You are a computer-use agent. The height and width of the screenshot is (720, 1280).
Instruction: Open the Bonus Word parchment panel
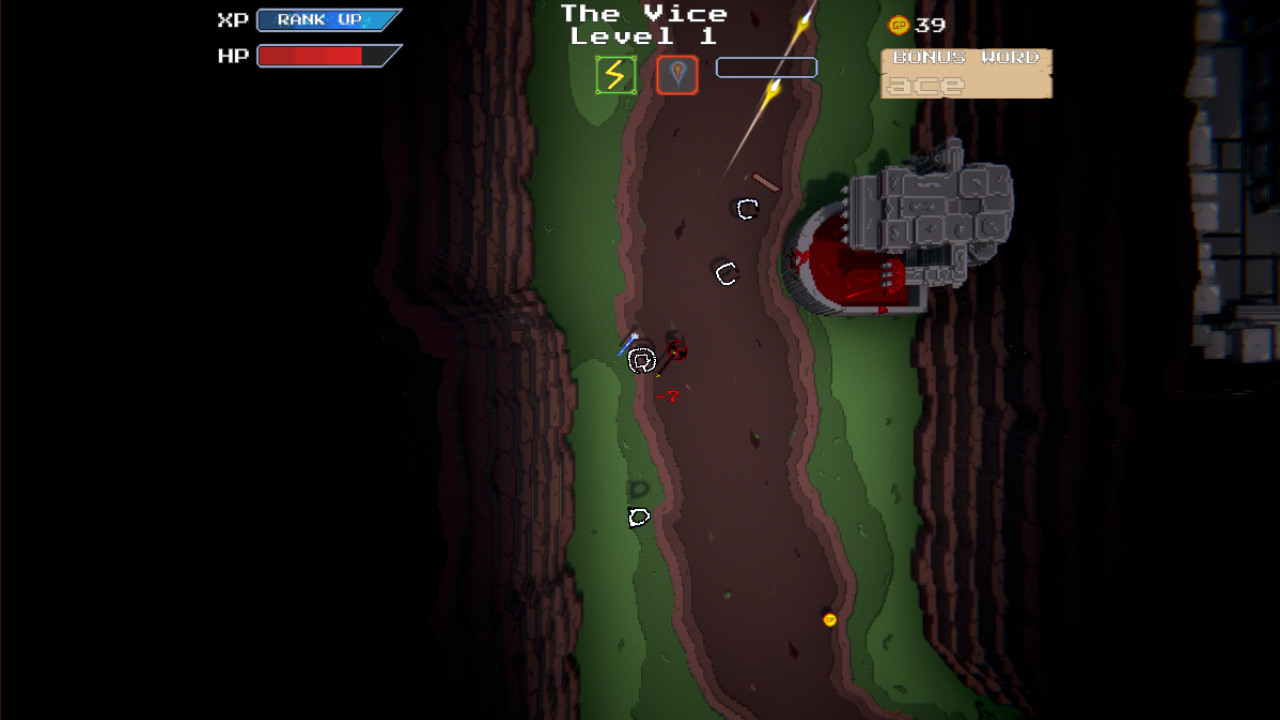(x=966, y=74)
